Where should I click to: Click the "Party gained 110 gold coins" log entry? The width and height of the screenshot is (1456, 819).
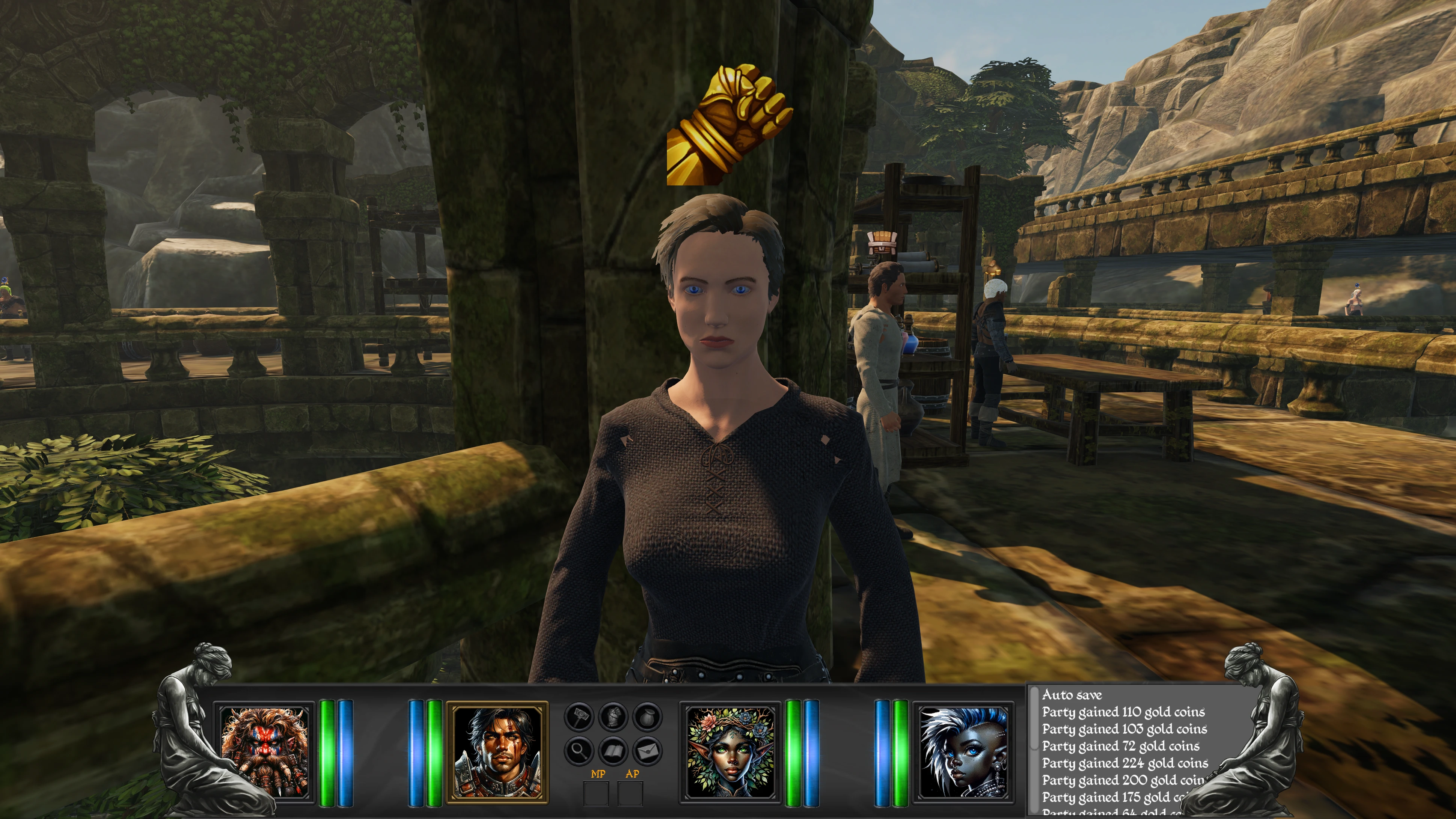tap(1123, 712)
